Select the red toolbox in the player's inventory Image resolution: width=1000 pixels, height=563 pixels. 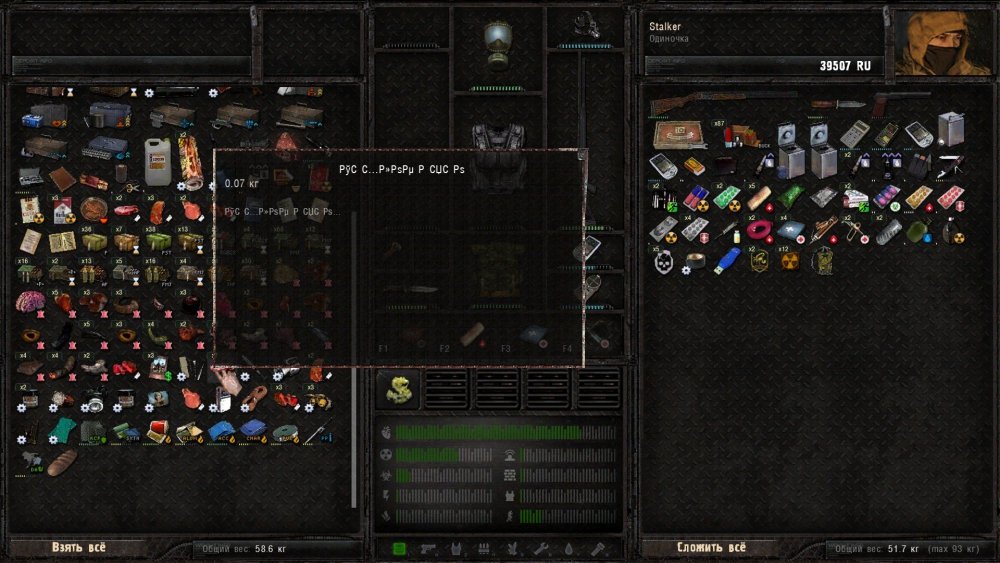(x=679, y=133)
